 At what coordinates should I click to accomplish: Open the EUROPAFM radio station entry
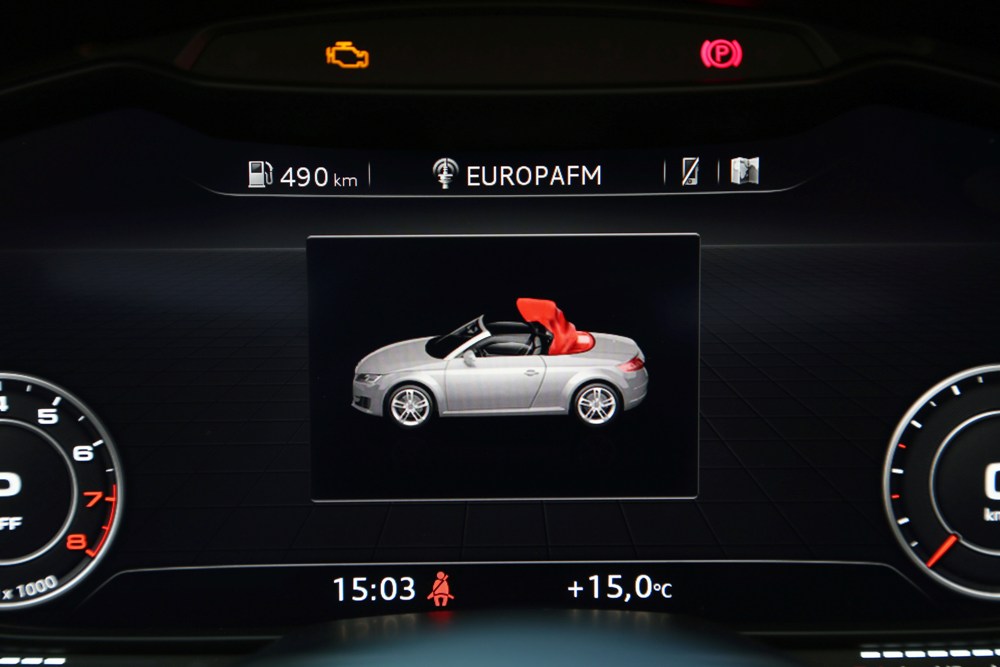coord(534,176)
